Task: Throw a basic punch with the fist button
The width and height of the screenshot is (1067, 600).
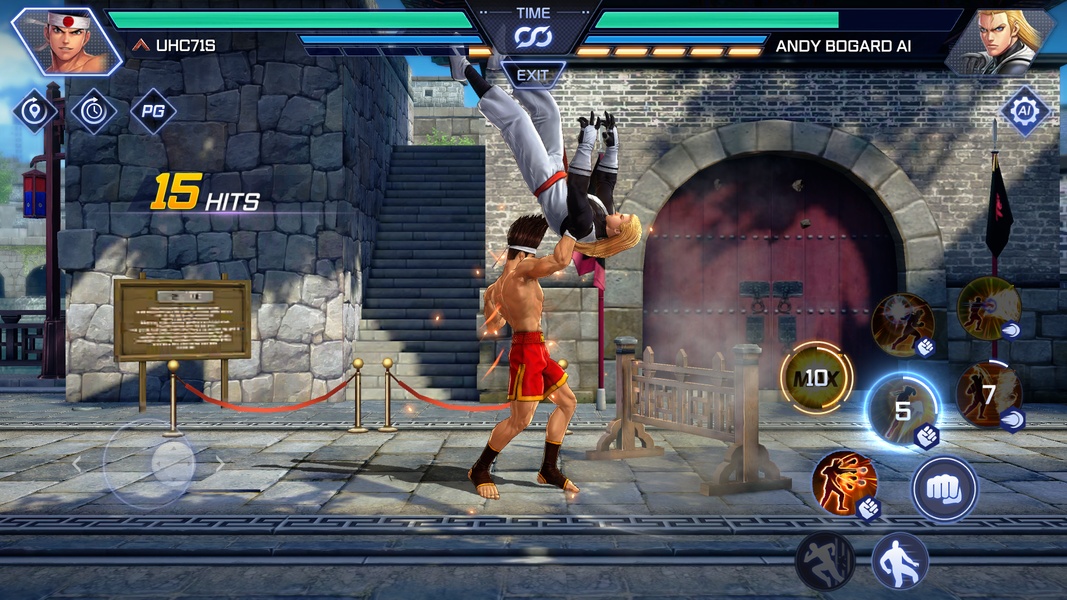Action: pos(943,490)
